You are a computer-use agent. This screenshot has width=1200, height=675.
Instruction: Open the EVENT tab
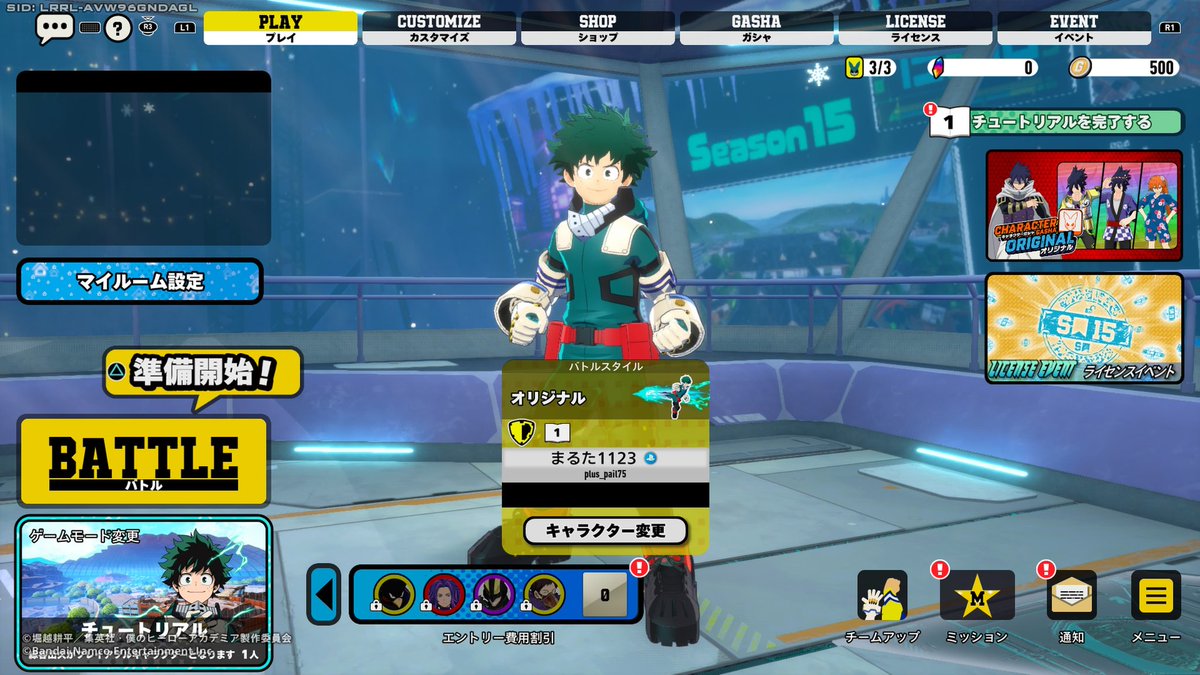pos(1073,27)
